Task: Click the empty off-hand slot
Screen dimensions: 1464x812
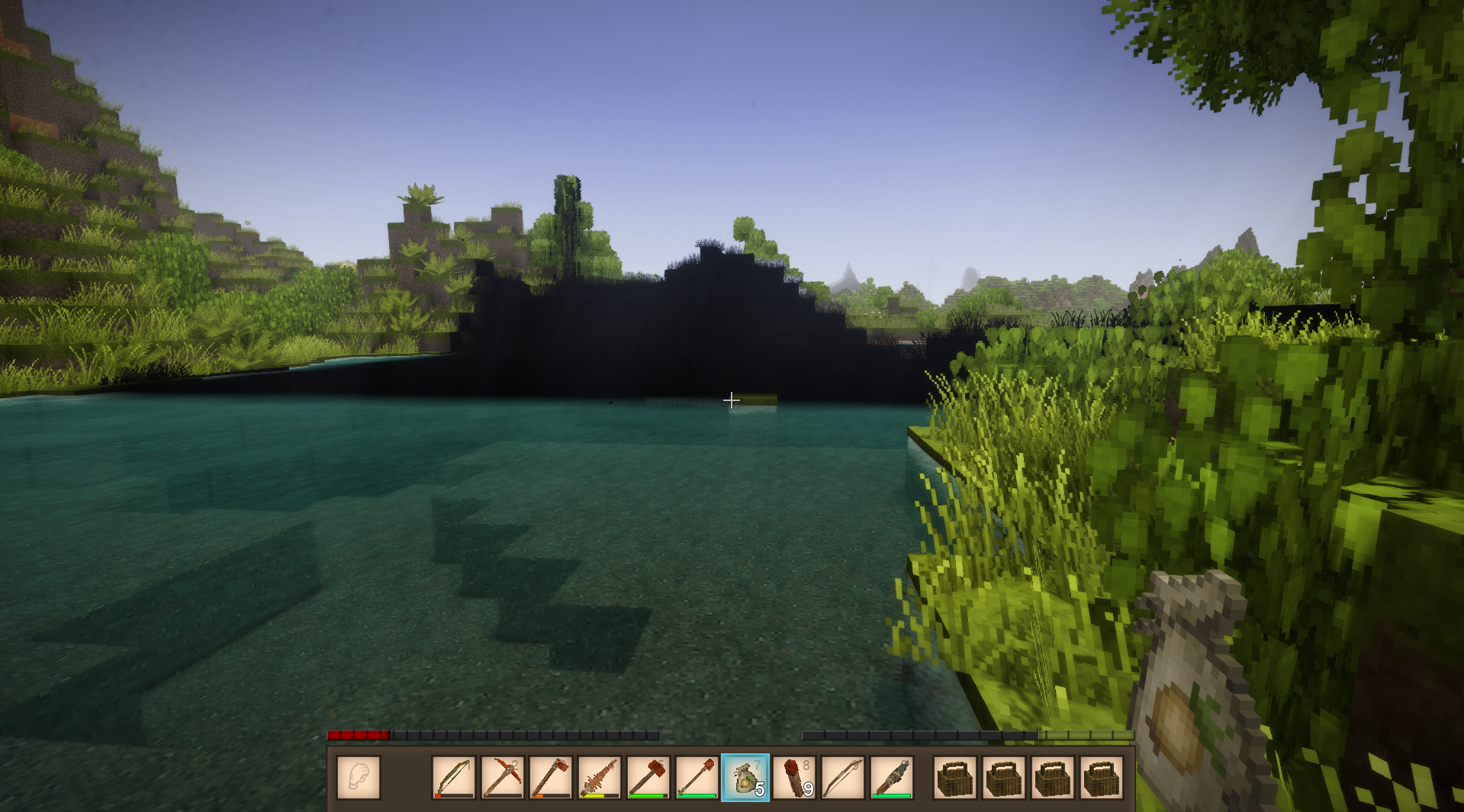Action: [359, 778]
